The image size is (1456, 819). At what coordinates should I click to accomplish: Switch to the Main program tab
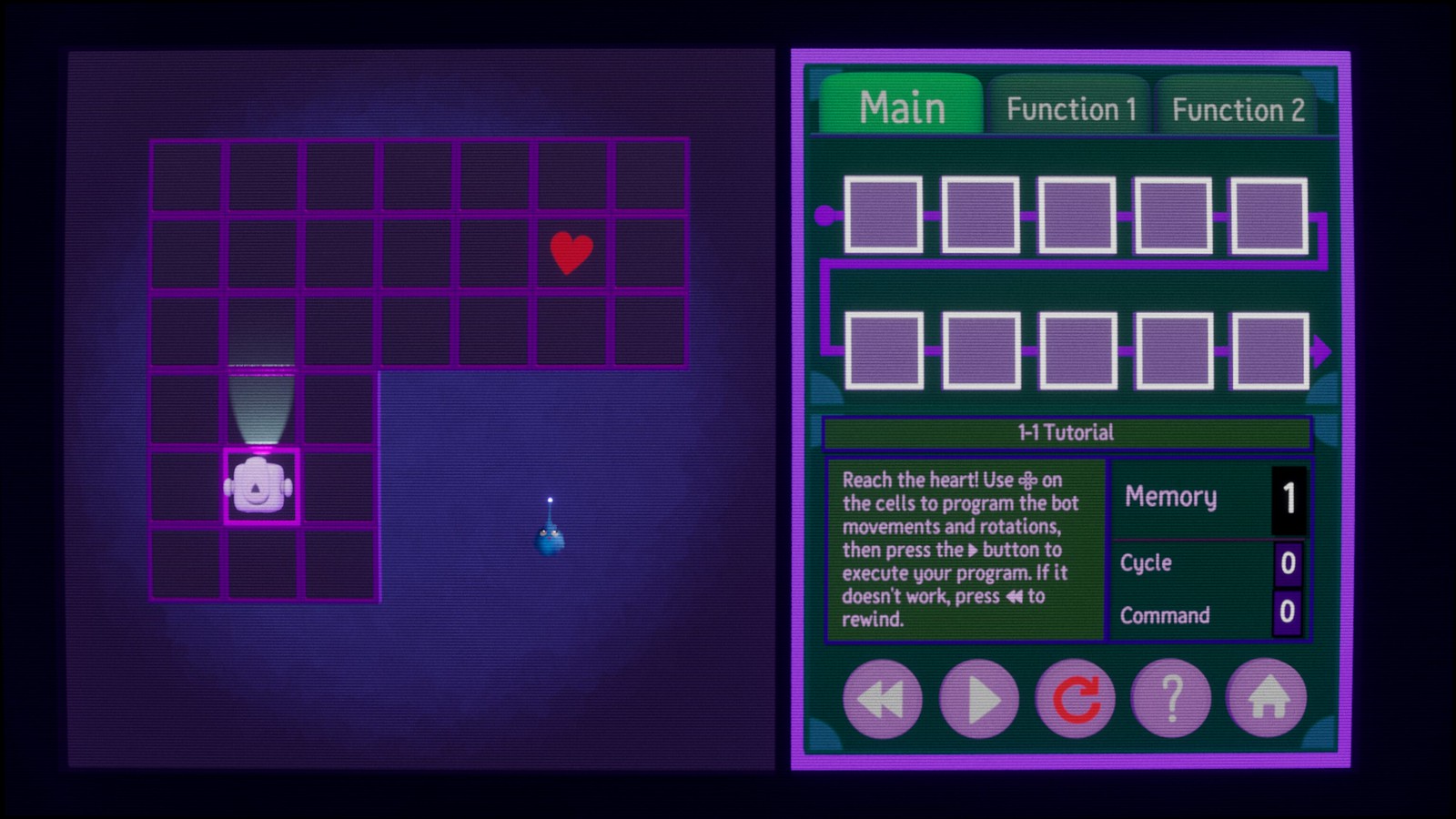pyautogui.click(x=901, y=107)
